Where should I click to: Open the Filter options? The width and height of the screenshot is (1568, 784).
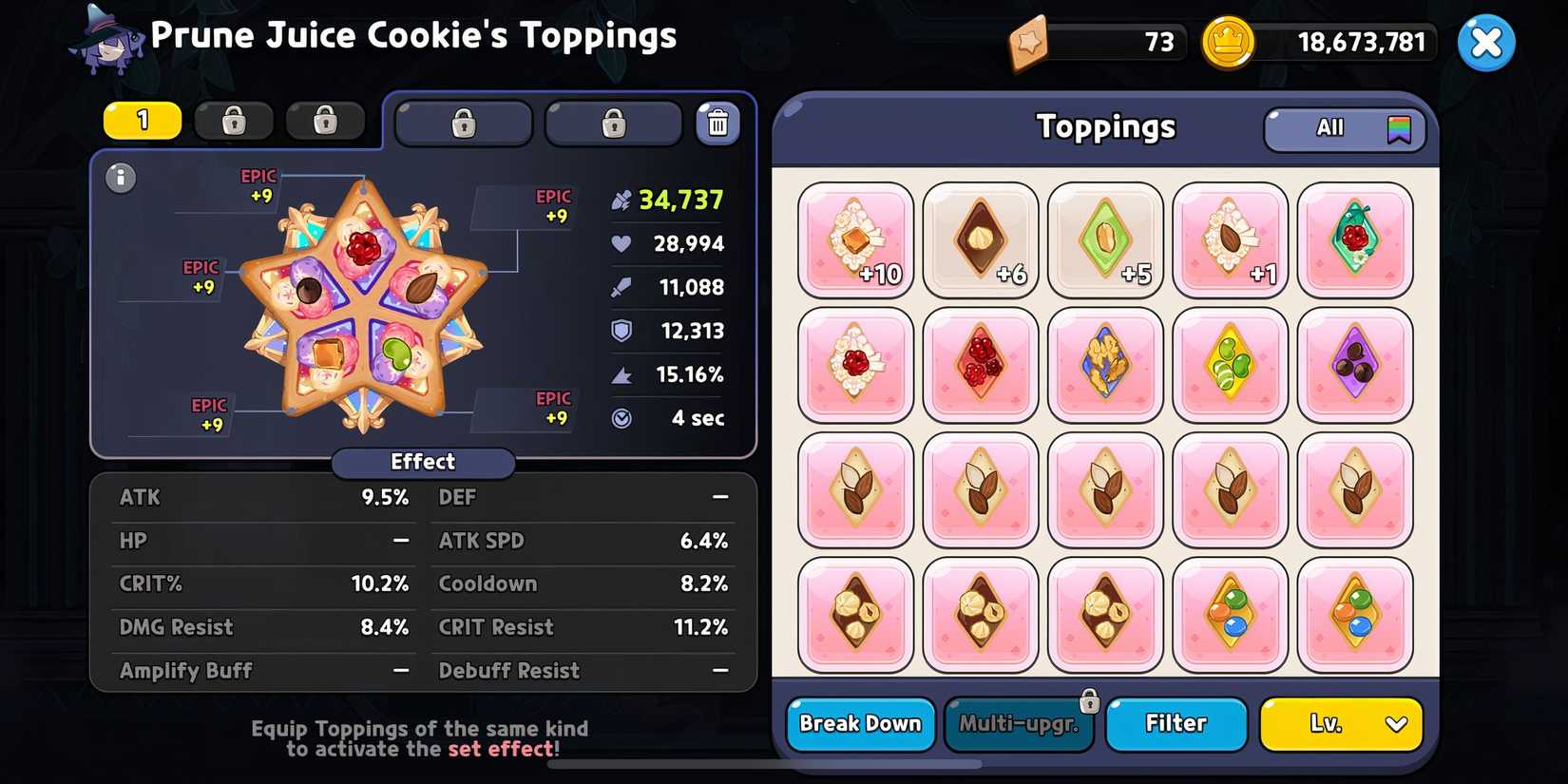point(1176,724)
